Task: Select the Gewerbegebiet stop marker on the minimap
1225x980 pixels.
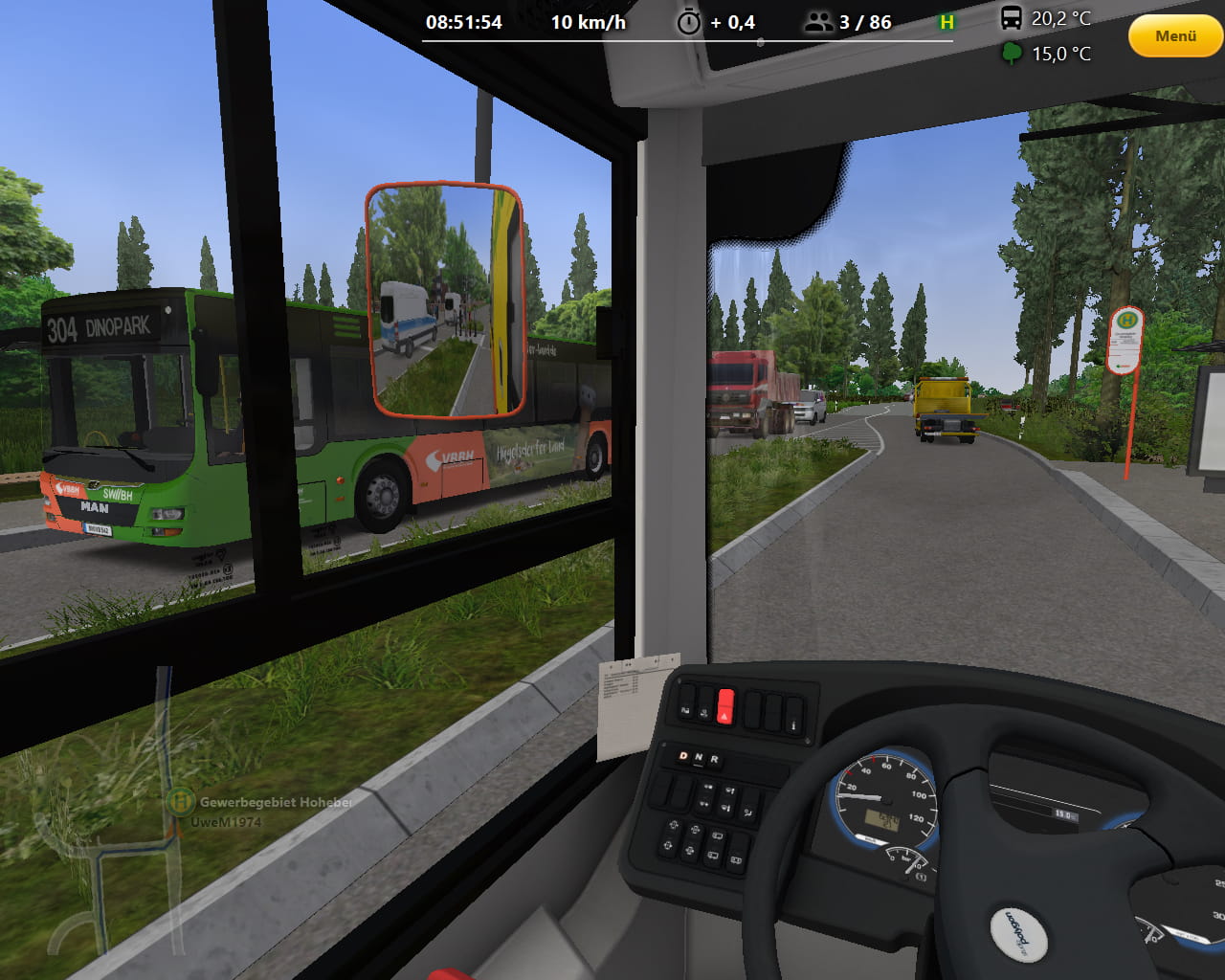Action: 180,801
